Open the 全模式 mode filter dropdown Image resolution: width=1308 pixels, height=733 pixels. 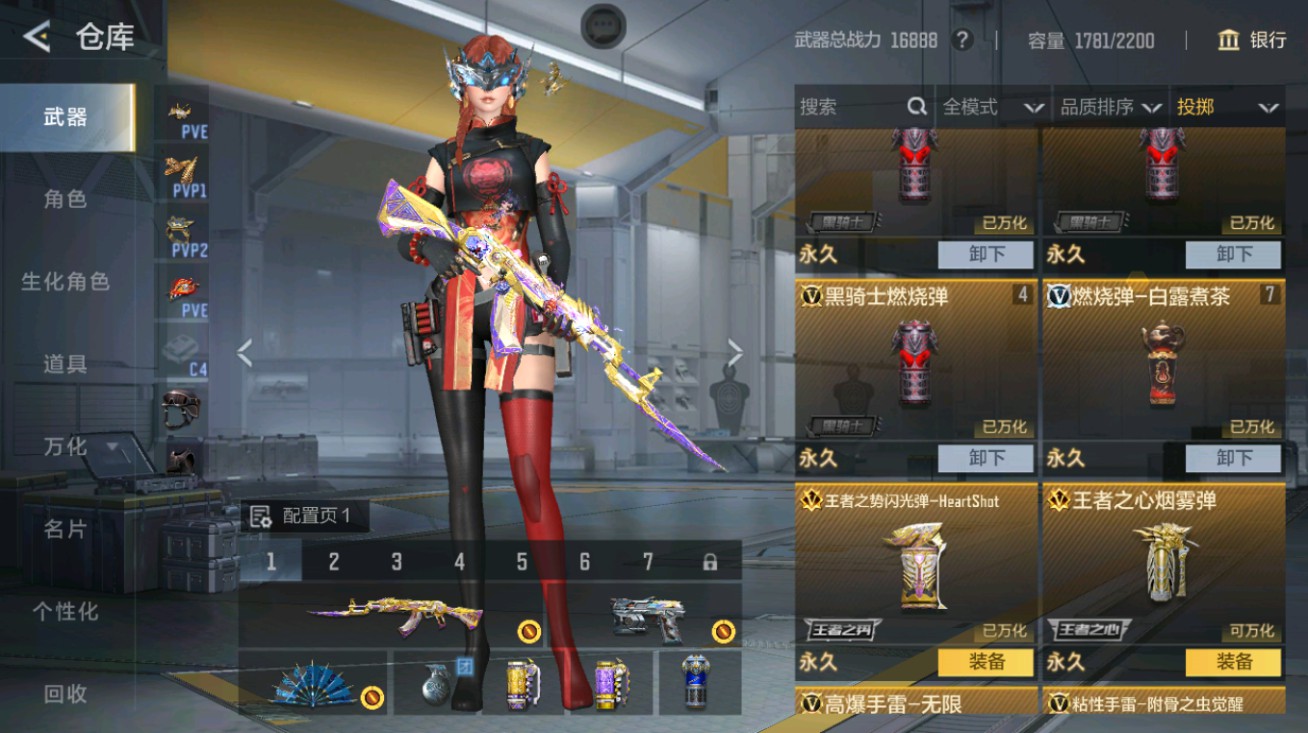pyautogui.click(x=992, y=106)
